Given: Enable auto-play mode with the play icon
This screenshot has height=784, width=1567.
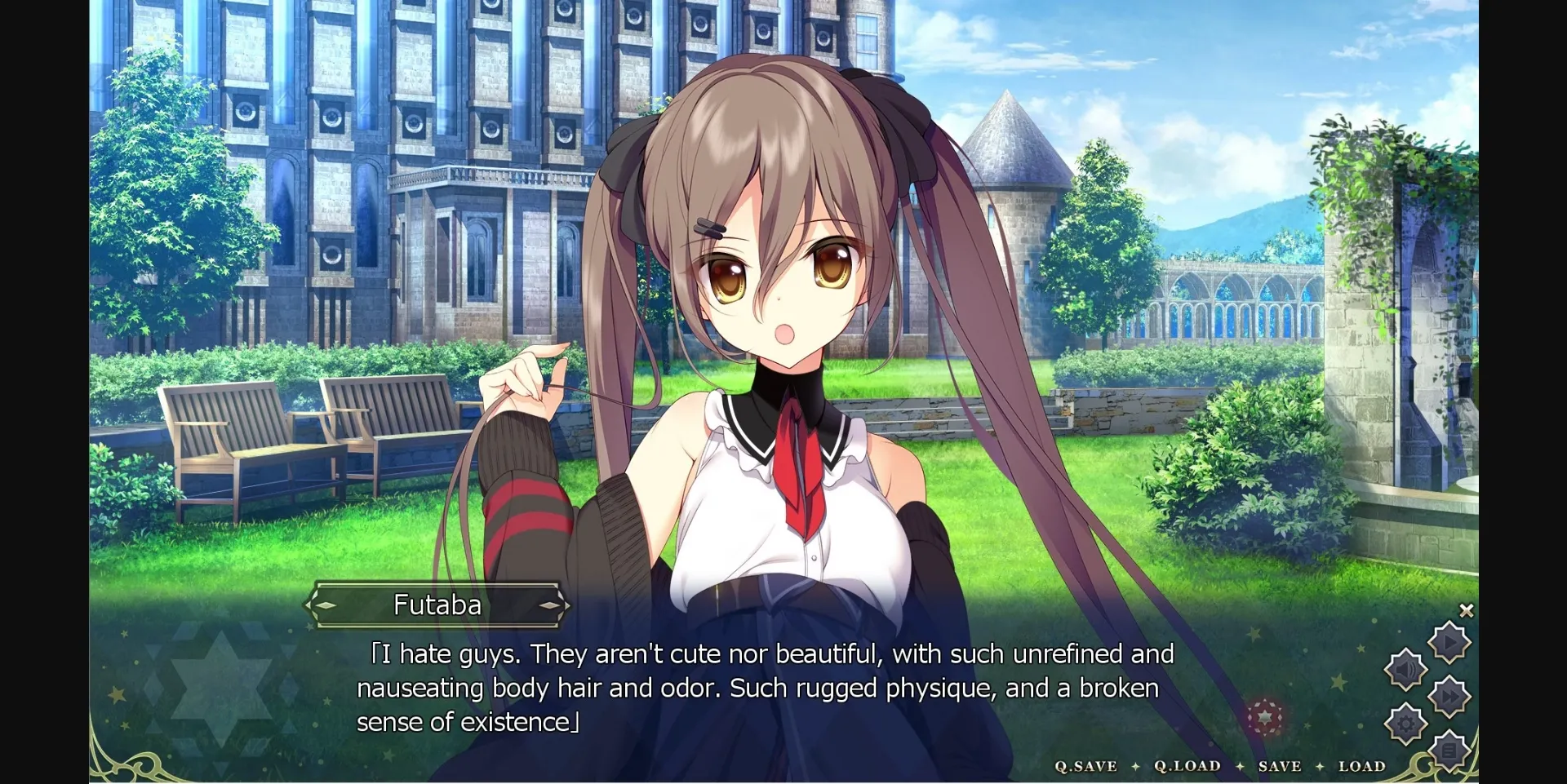Looking at the screenshot, I should click(1449, 642).
